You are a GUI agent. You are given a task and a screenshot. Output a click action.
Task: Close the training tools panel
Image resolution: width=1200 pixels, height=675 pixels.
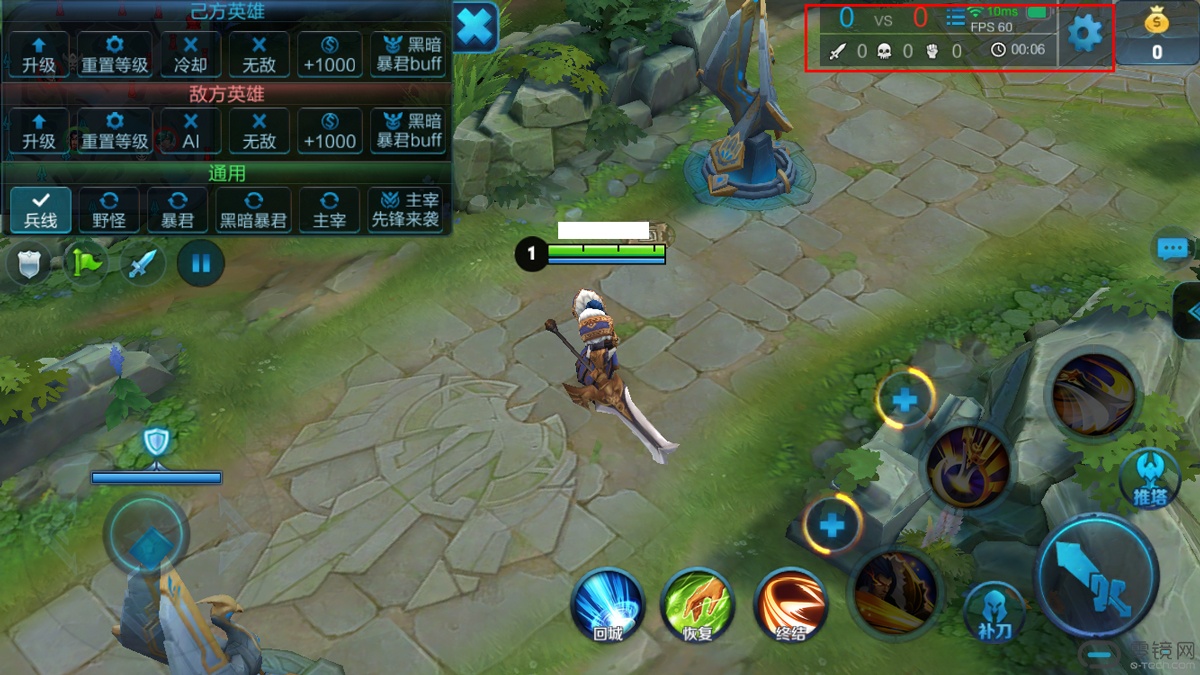click(x=476, y=27)
